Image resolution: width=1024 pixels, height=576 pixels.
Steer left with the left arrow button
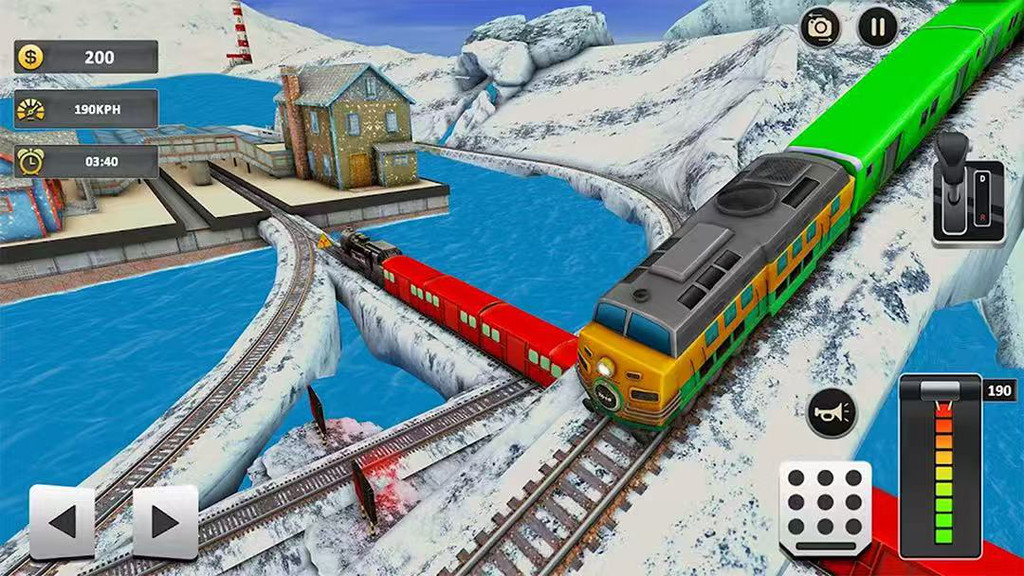click(62, 521)
